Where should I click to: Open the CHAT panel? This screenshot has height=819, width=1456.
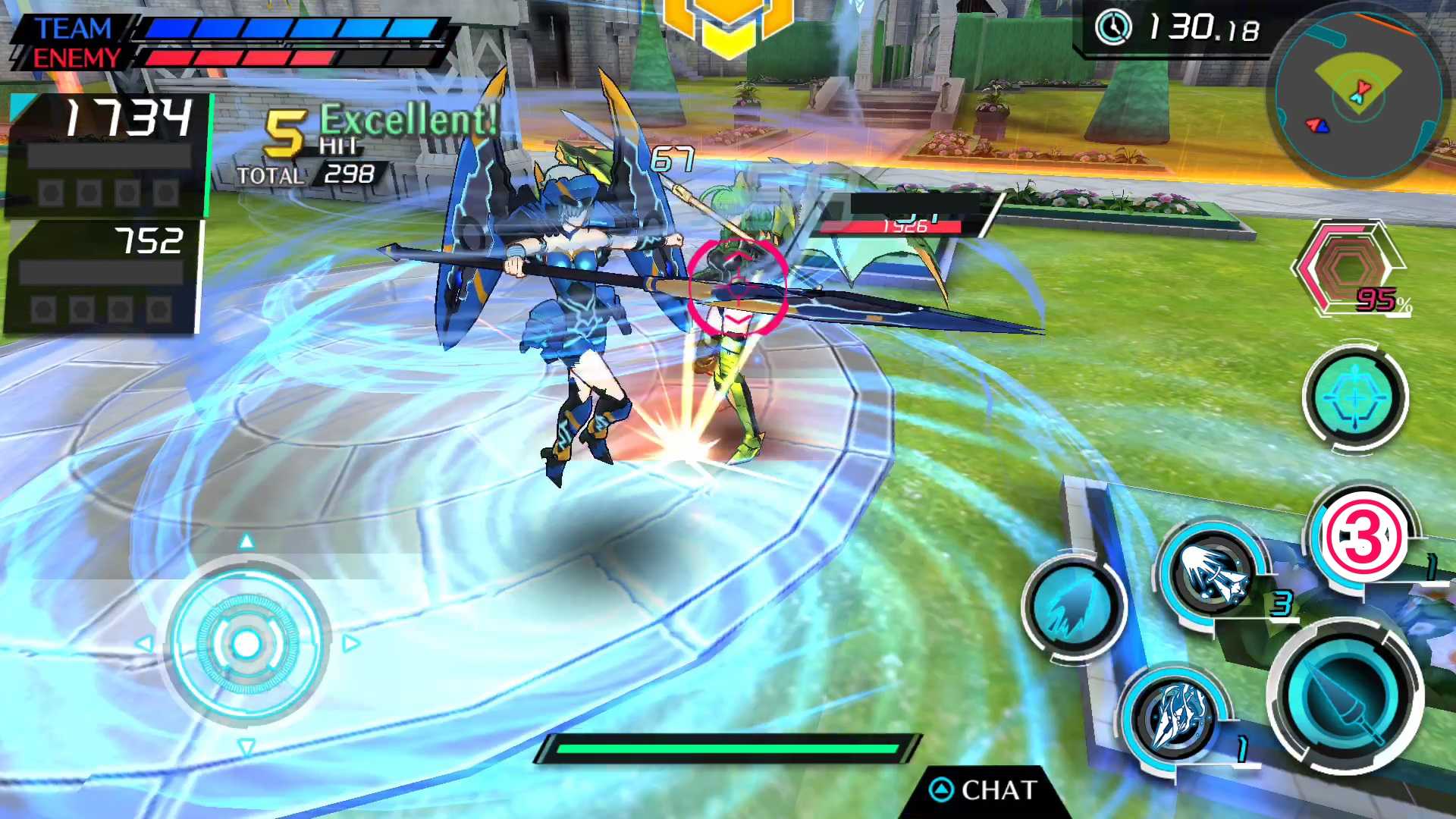coord(984,790)
